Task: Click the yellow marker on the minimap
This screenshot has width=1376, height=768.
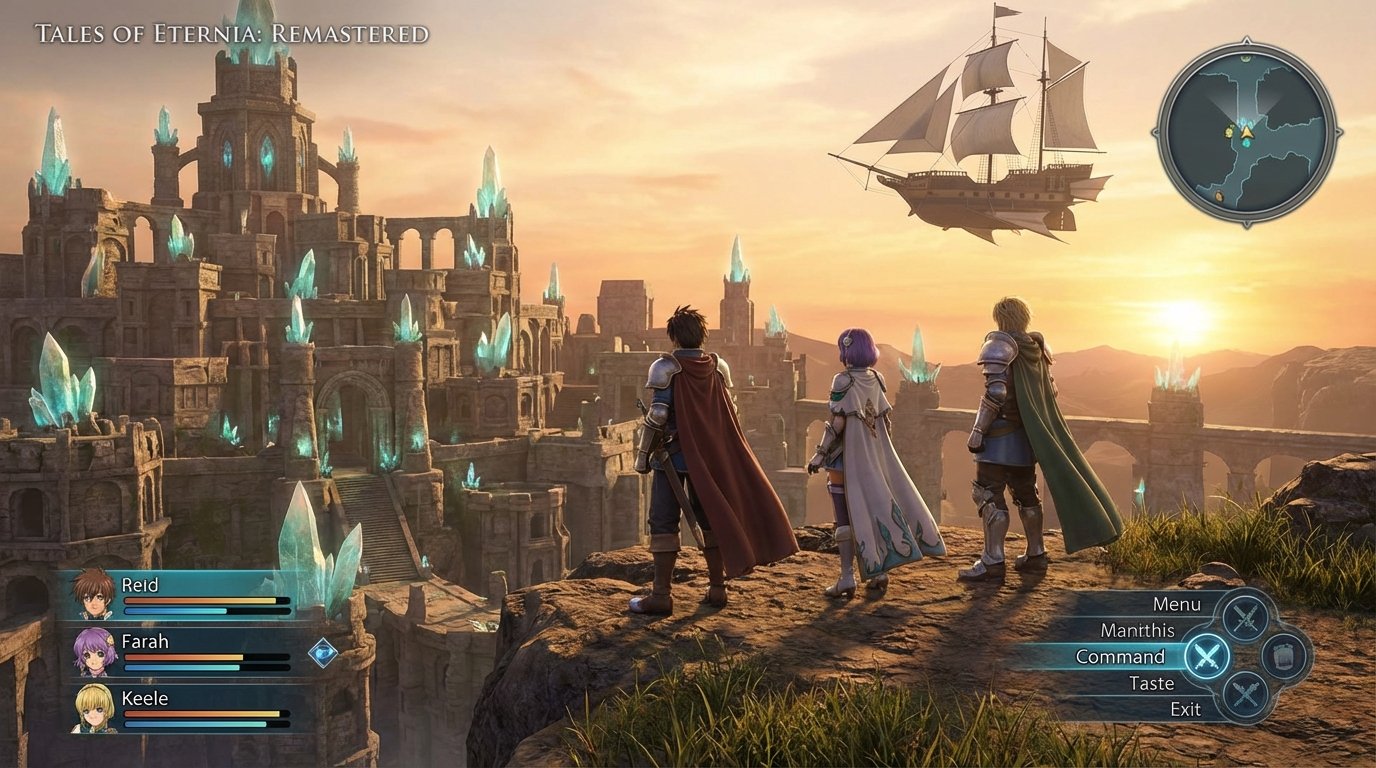Action: click(x=1228, y=131)
